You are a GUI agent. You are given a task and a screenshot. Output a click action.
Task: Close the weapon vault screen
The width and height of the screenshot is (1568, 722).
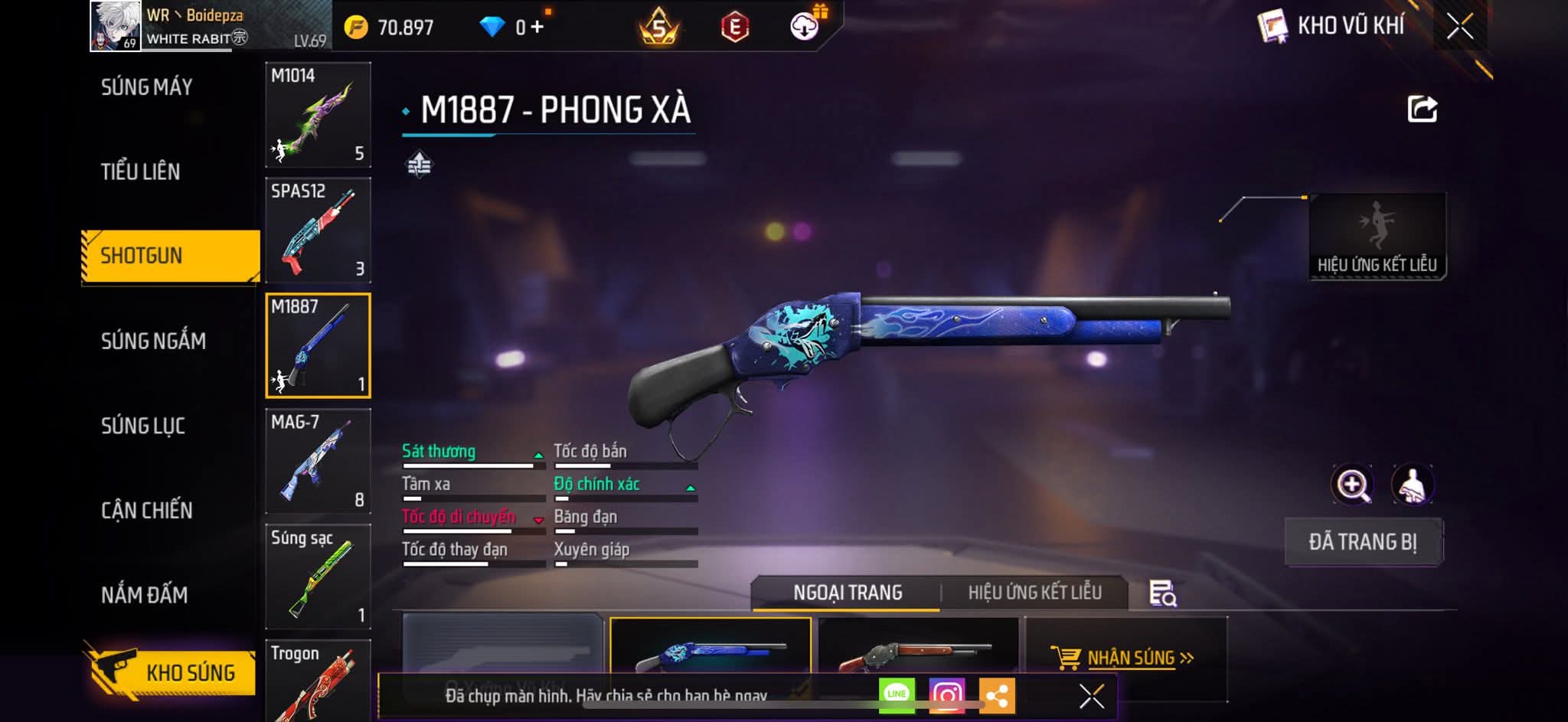[x=1459, y=27]
